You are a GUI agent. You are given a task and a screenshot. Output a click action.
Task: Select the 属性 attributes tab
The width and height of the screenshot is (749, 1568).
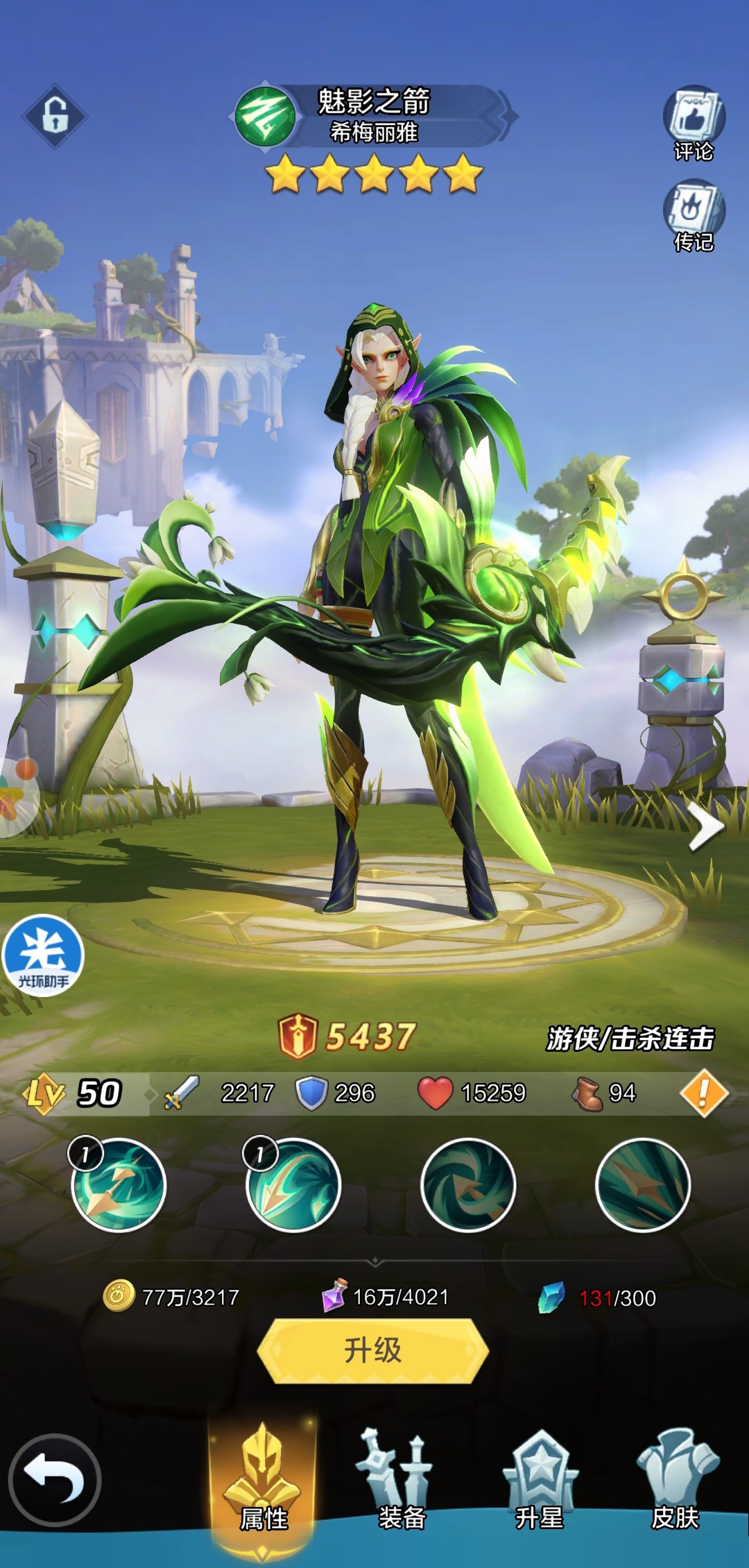pyautogui.click(x=264, y=1479)
